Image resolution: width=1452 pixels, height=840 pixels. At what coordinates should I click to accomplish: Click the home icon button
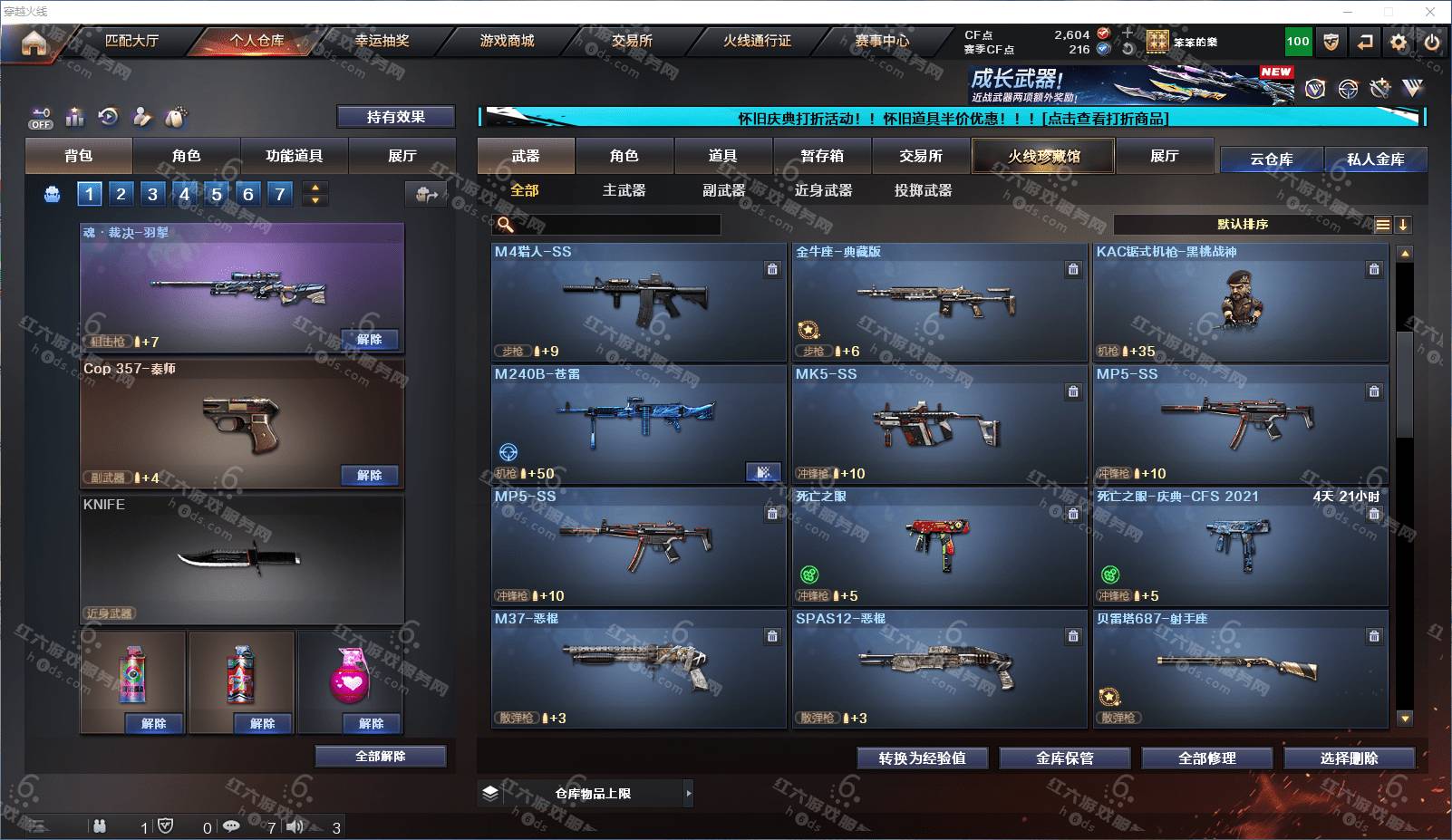coord(34,42)
